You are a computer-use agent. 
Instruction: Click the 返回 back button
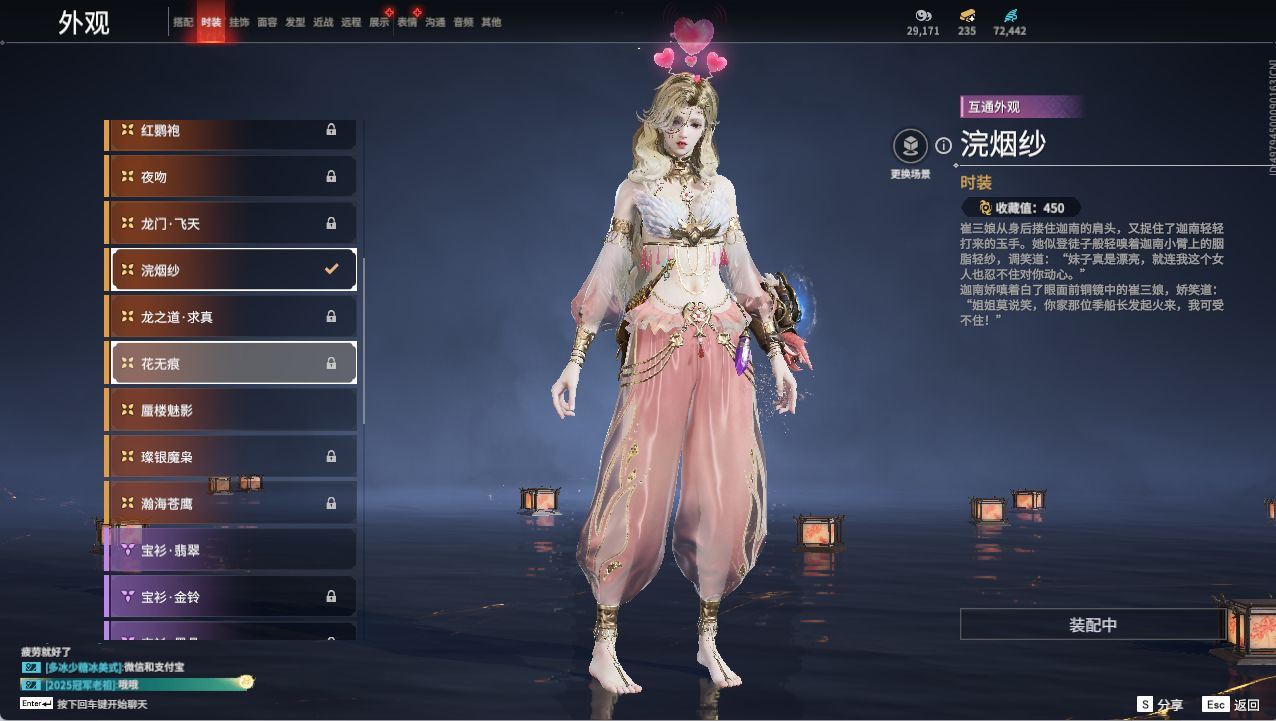point(1232,705)
